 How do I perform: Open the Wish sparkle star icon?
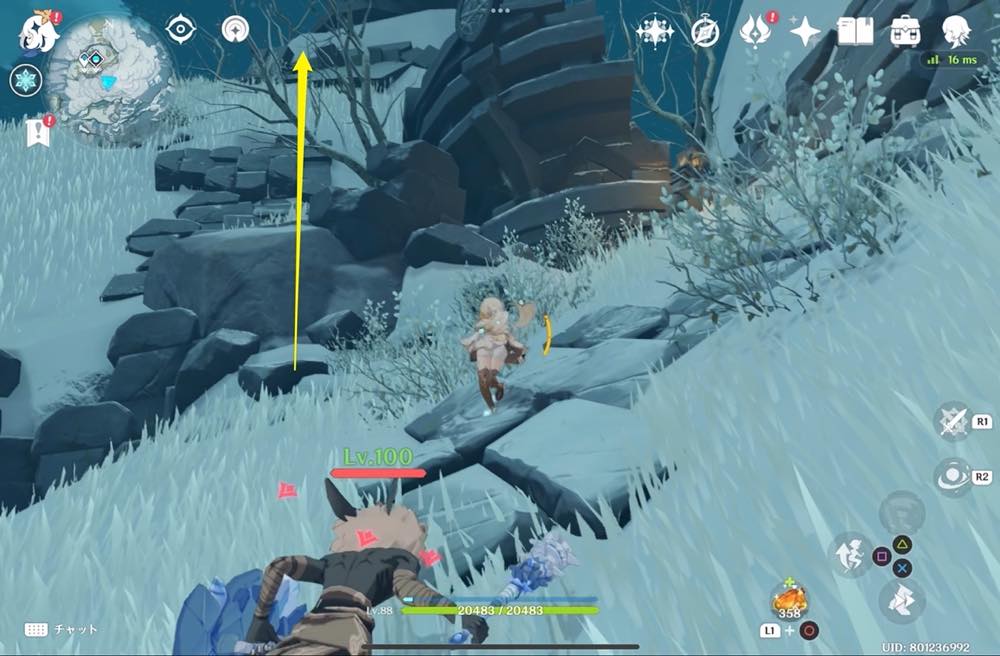pyautogui.click(x=805, y=32)
